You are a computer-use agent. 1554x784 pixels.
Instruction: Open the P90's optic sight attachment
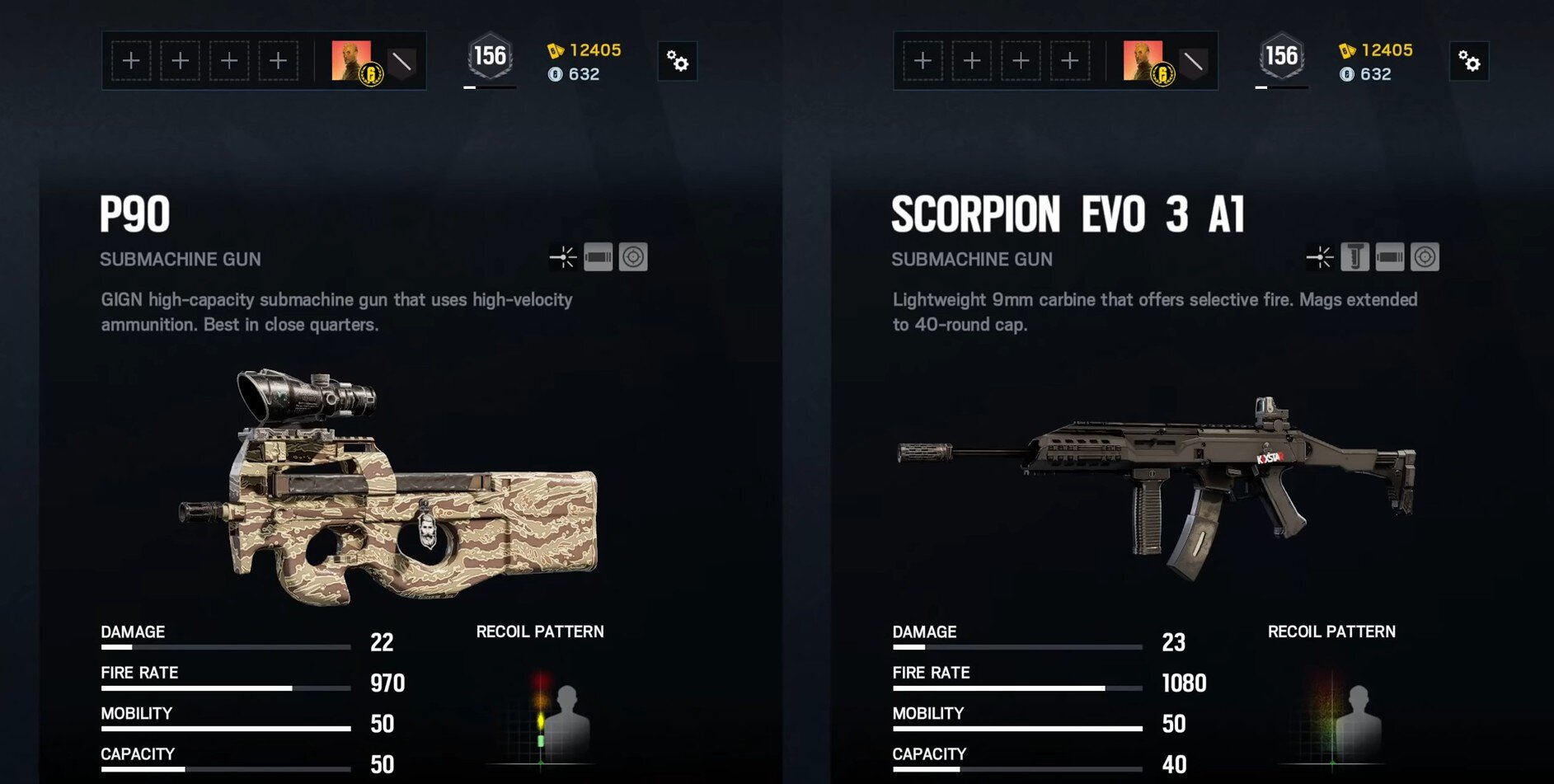point(633,257)
